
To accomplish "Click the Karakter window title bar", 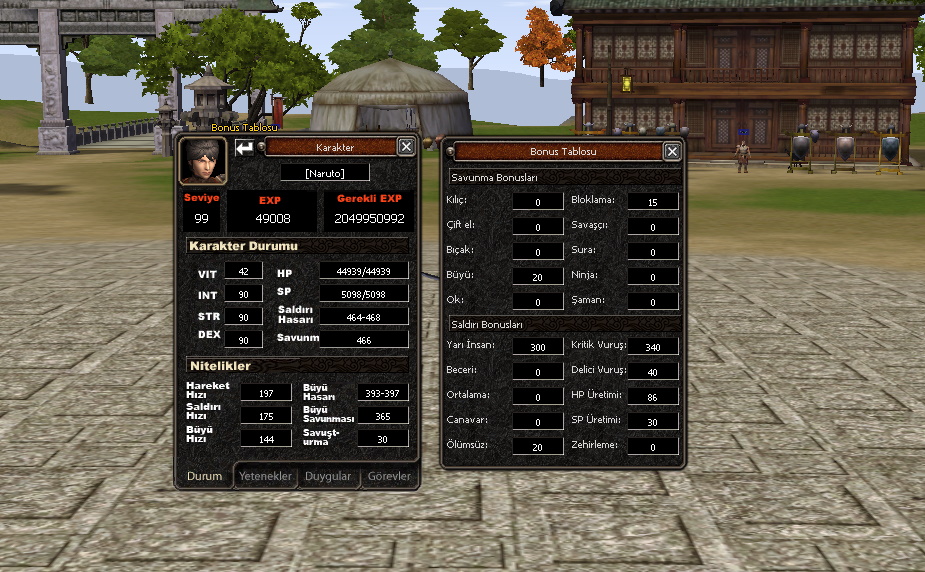I will (x=334, y=147).
